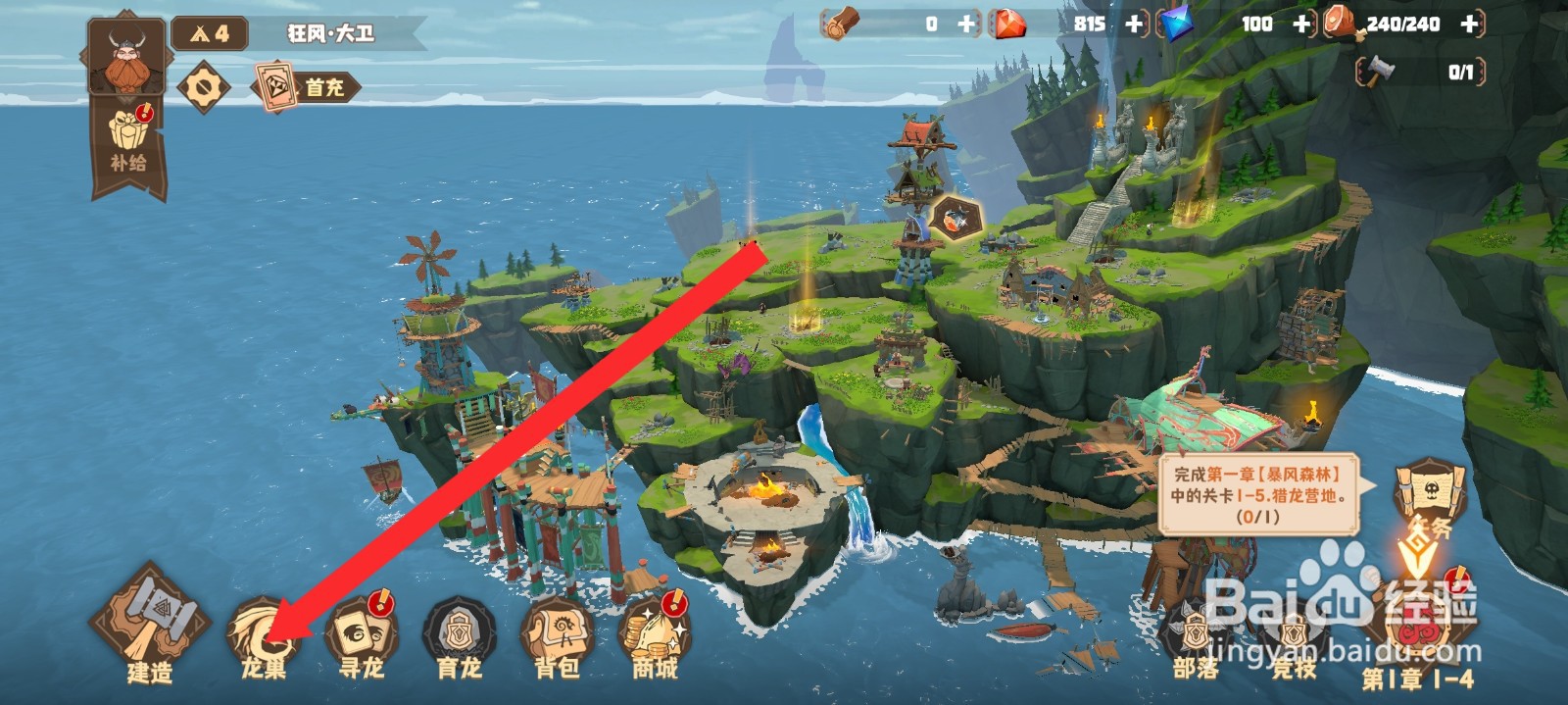This screenshot has width=1568, height=705.
Task: Open the gear settings icon
Action: [204, 87]
